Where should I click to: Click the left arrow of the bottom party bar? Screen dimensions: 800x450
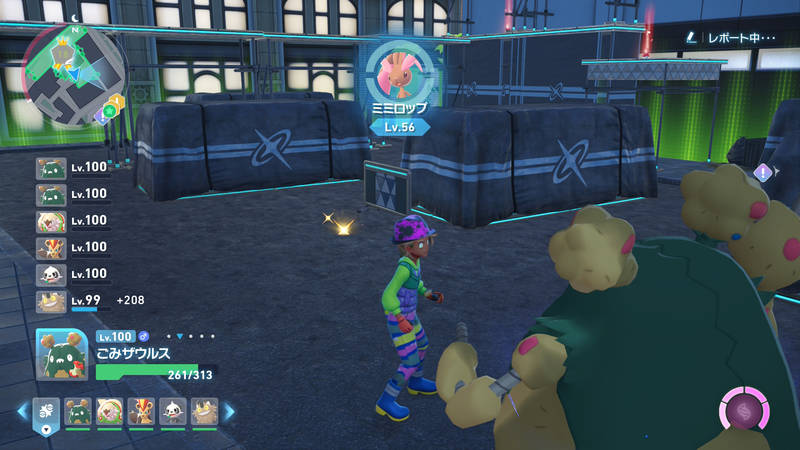(22, 410)
